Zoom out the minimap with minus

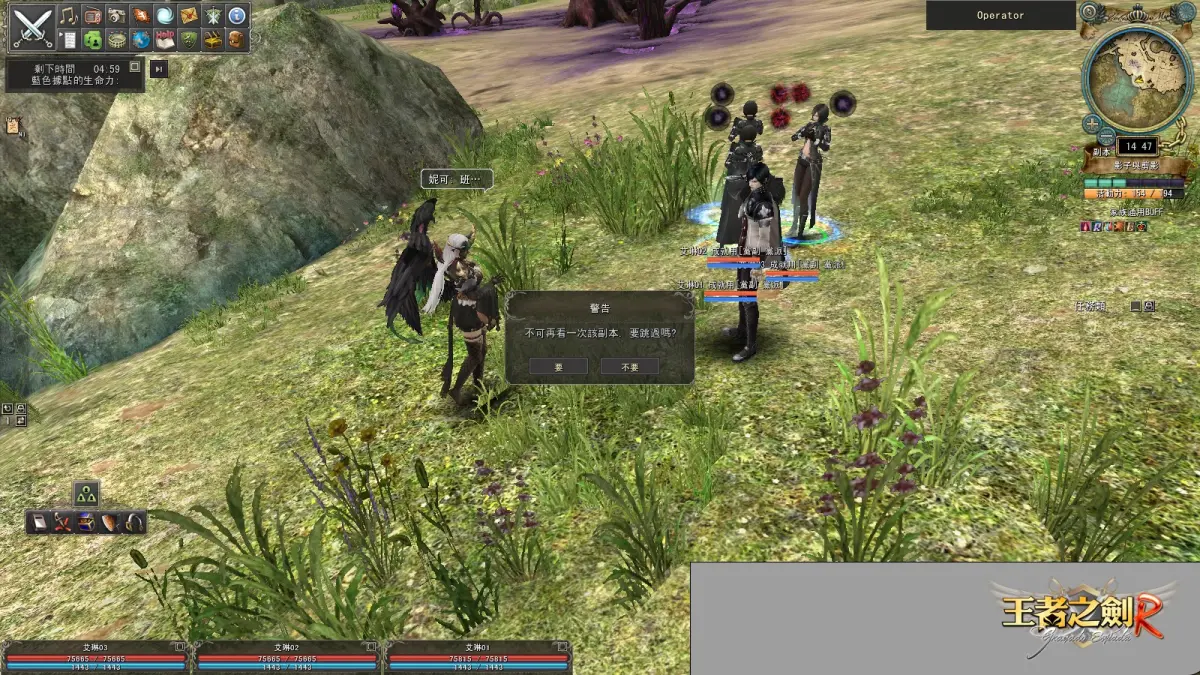(x=1106, y=137)
